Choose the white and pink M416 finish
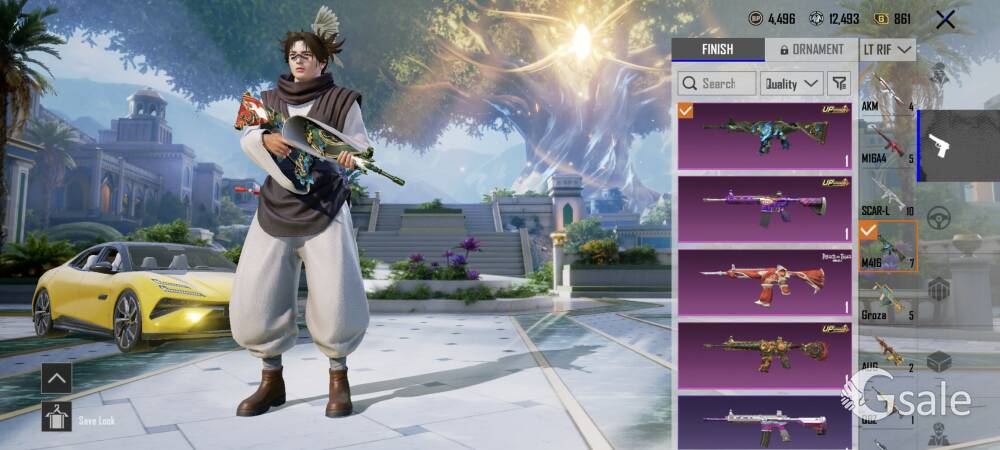1000x450 pixels. point(764,422)
